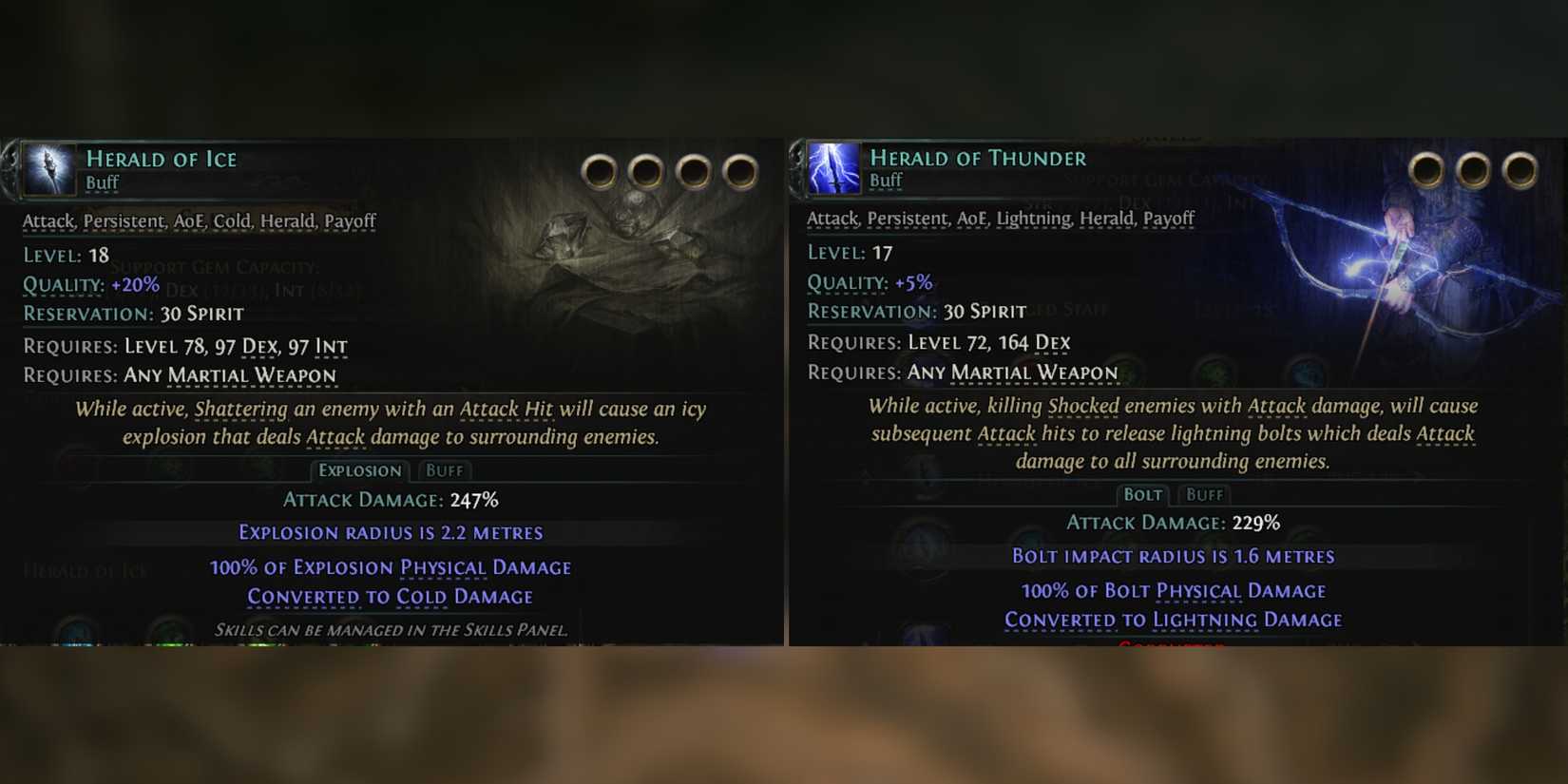Image resolution: width=1568 pixels, height=784 pixels.
Task: Select the Herald of Ice skill icon
Action: tap(48, 169)
